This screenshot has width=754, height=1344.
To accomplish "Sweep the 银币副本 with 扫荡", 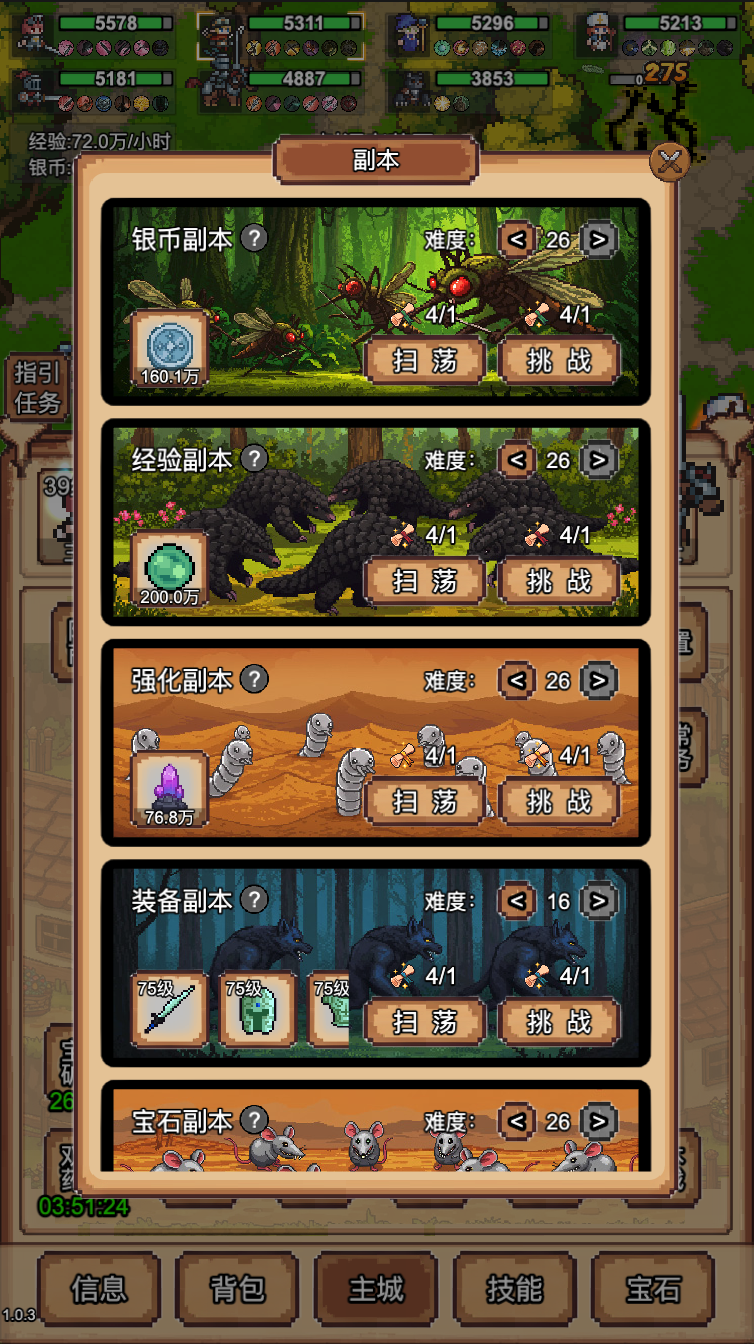I will click(424, 360).
